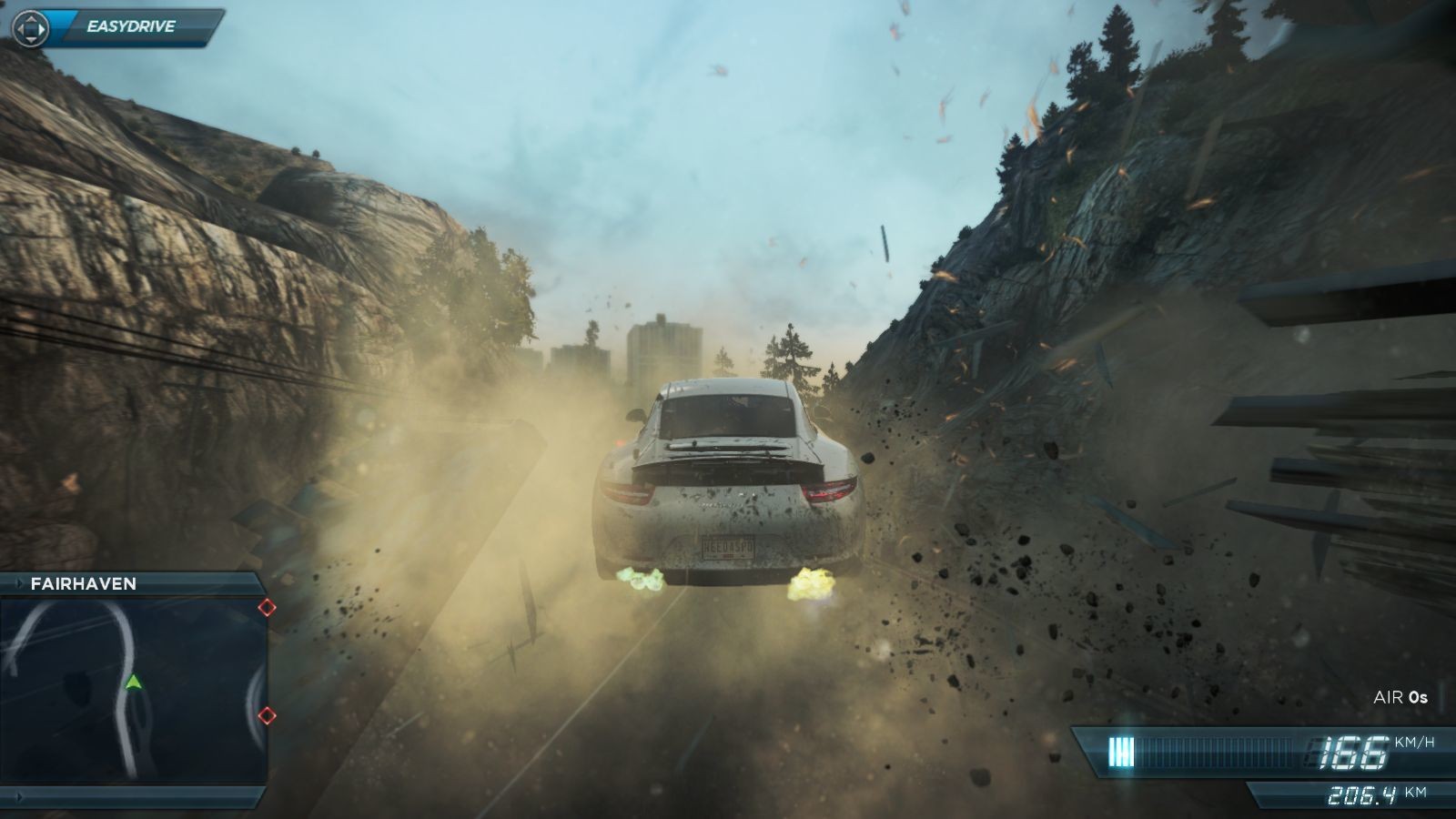Click the green player arrow on minimap

click(x=134, y=681)
